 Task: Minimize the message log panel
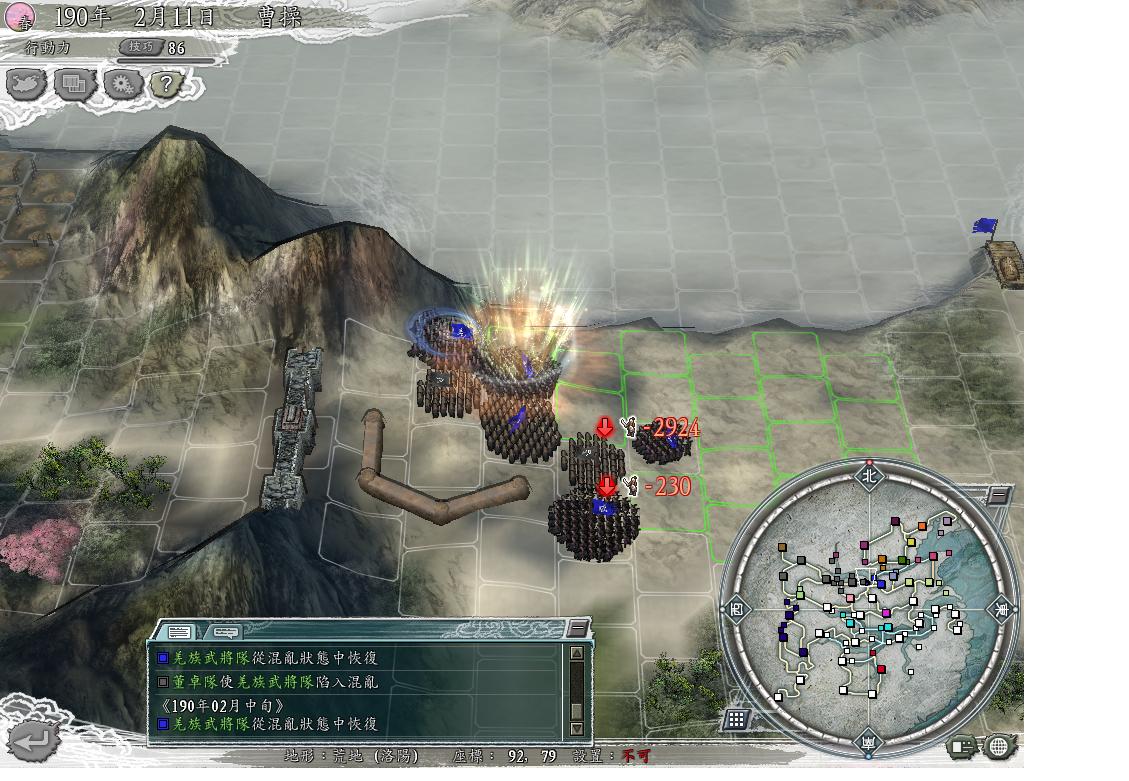click(x=577, y=628)
